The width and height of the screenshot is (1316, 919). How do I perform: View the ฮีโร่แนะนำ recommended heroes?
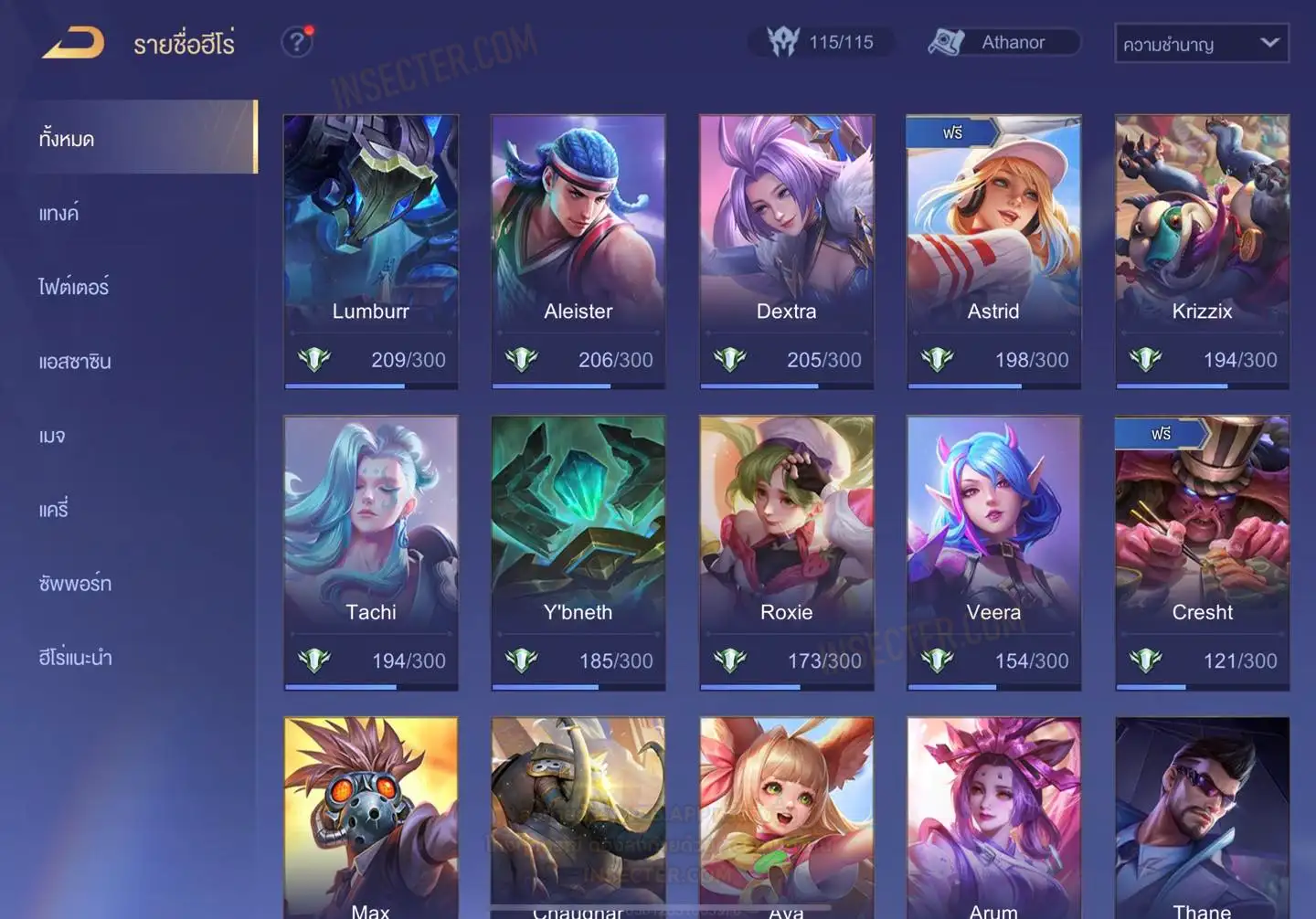pos(75,658)
